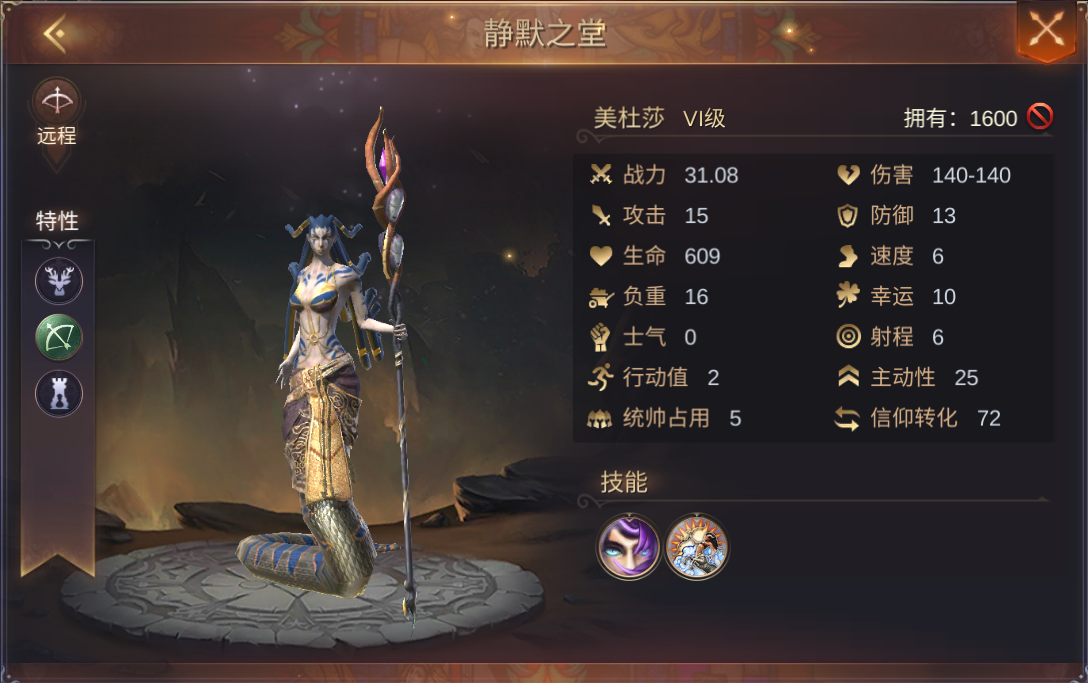The width and height of the screenshot is (1088, 683).
Task: Click the red prohibition icon beside 1600
Action: [x=1040, y=118]
